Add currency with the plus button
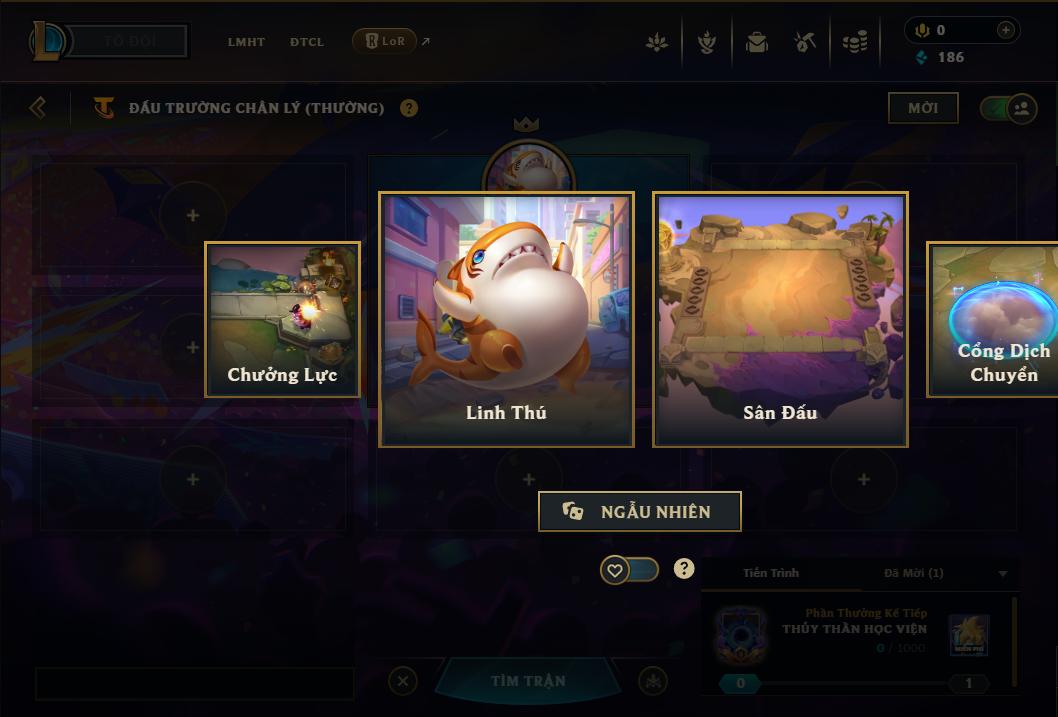This screenshot has width=1058, height=717. [x=1006, y=30]
